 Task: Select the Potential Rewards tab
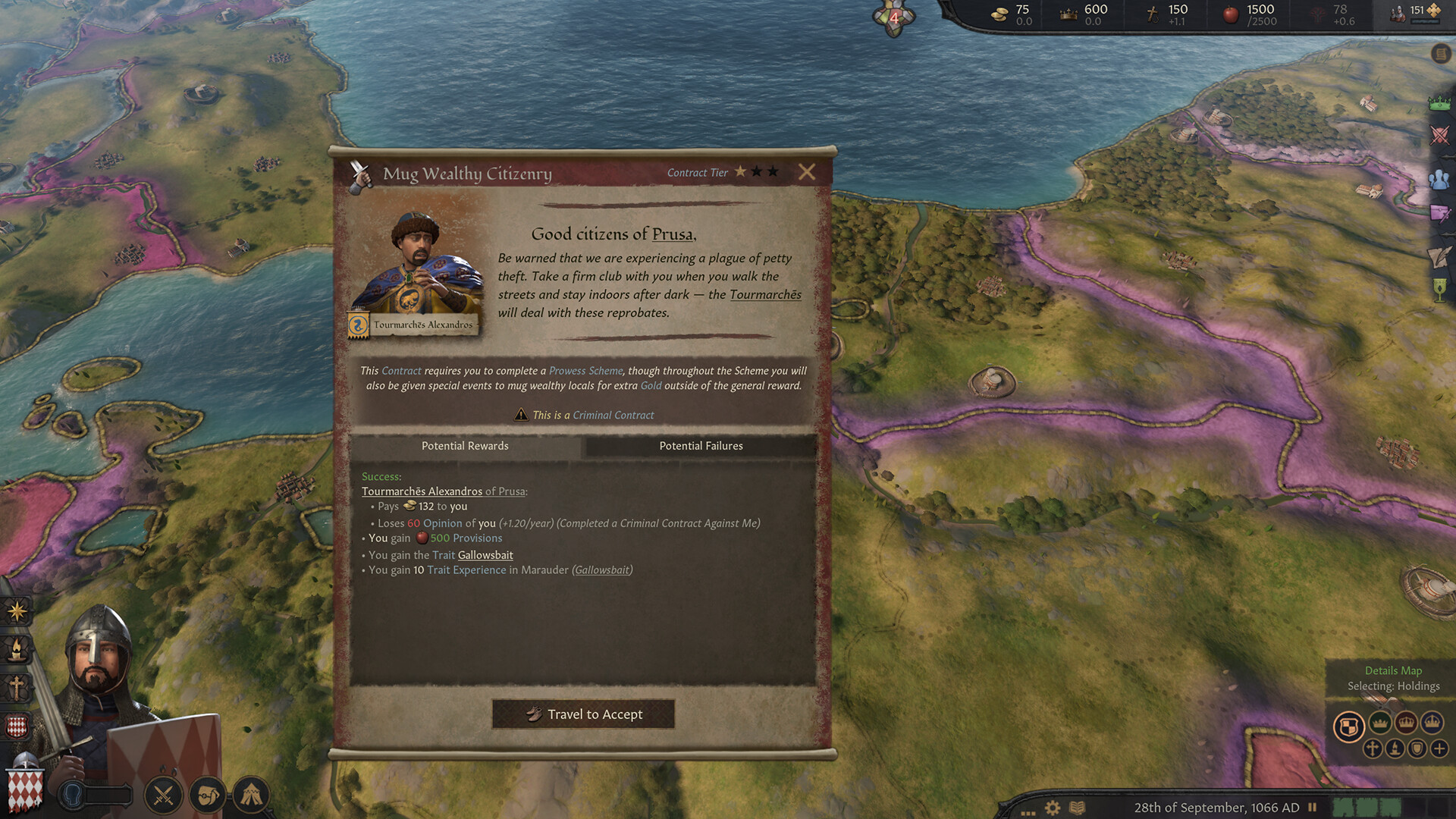[x=465, y=446]
